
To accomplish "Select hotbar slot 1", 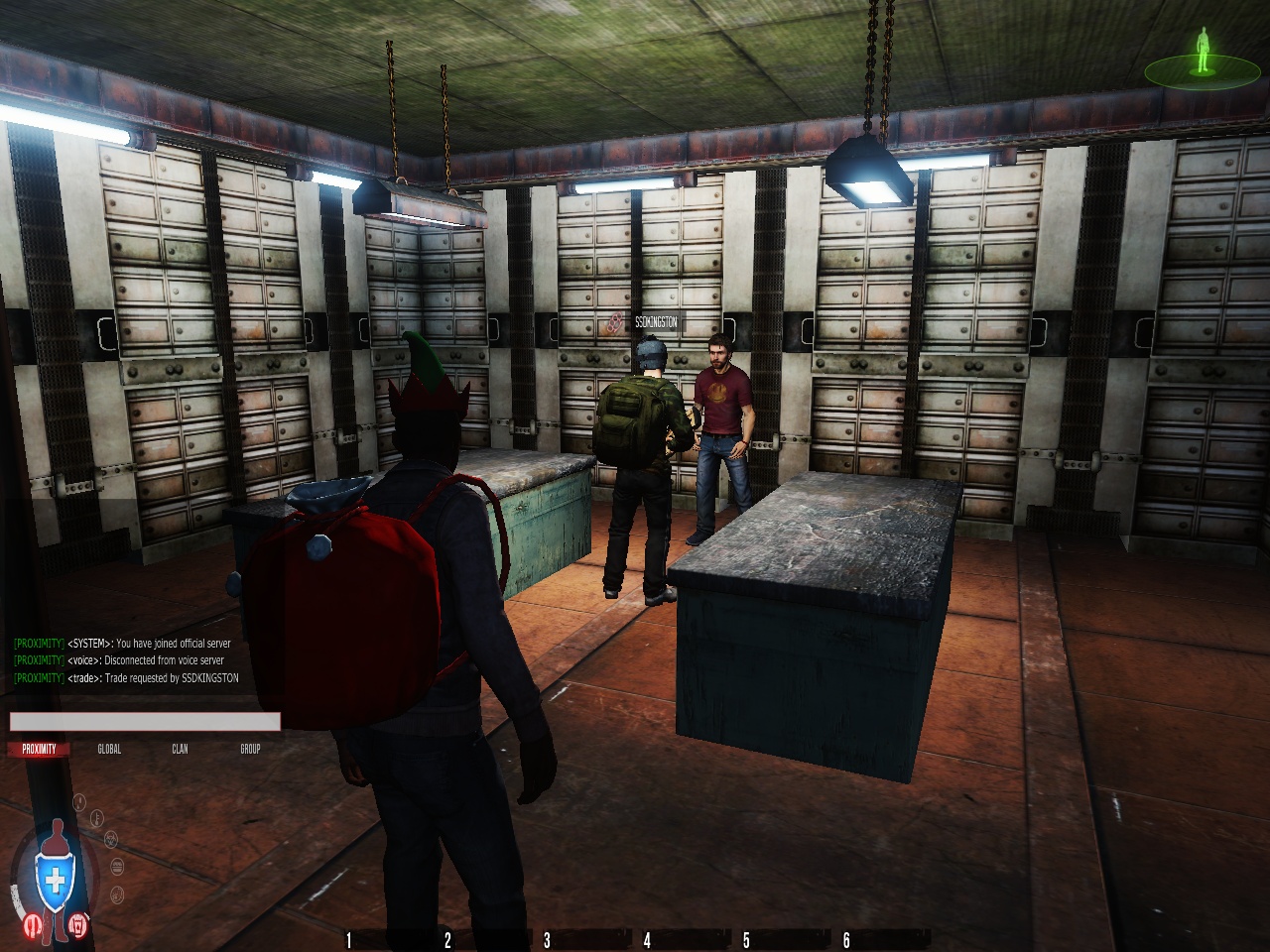I will (x=348, y=940).
